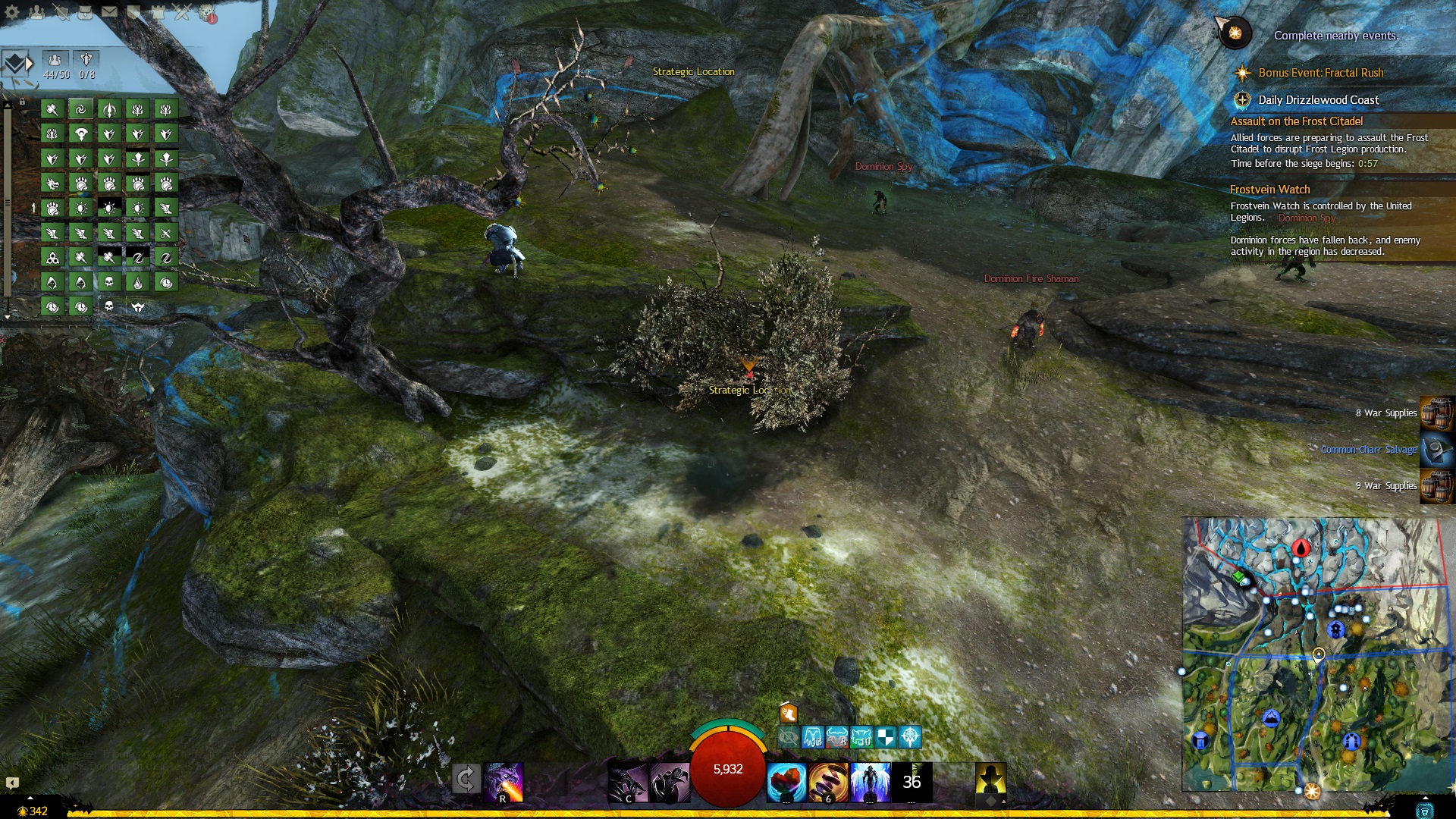Viewport: 1456px width, 819px height.
Task: Open the PvP crossed swords icon
Action: click(x=182, y=11)
